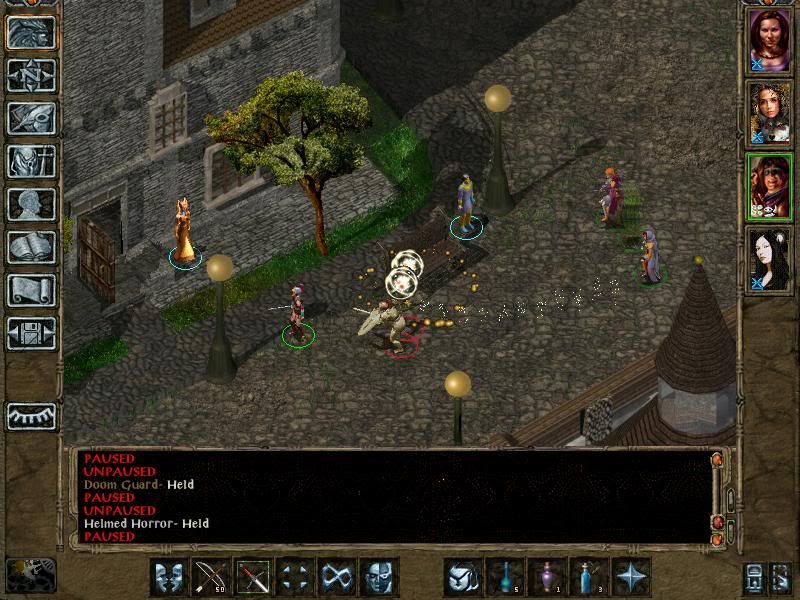
Task: Select the pale black-haired woman's portrait
Action: pos(770,259)
